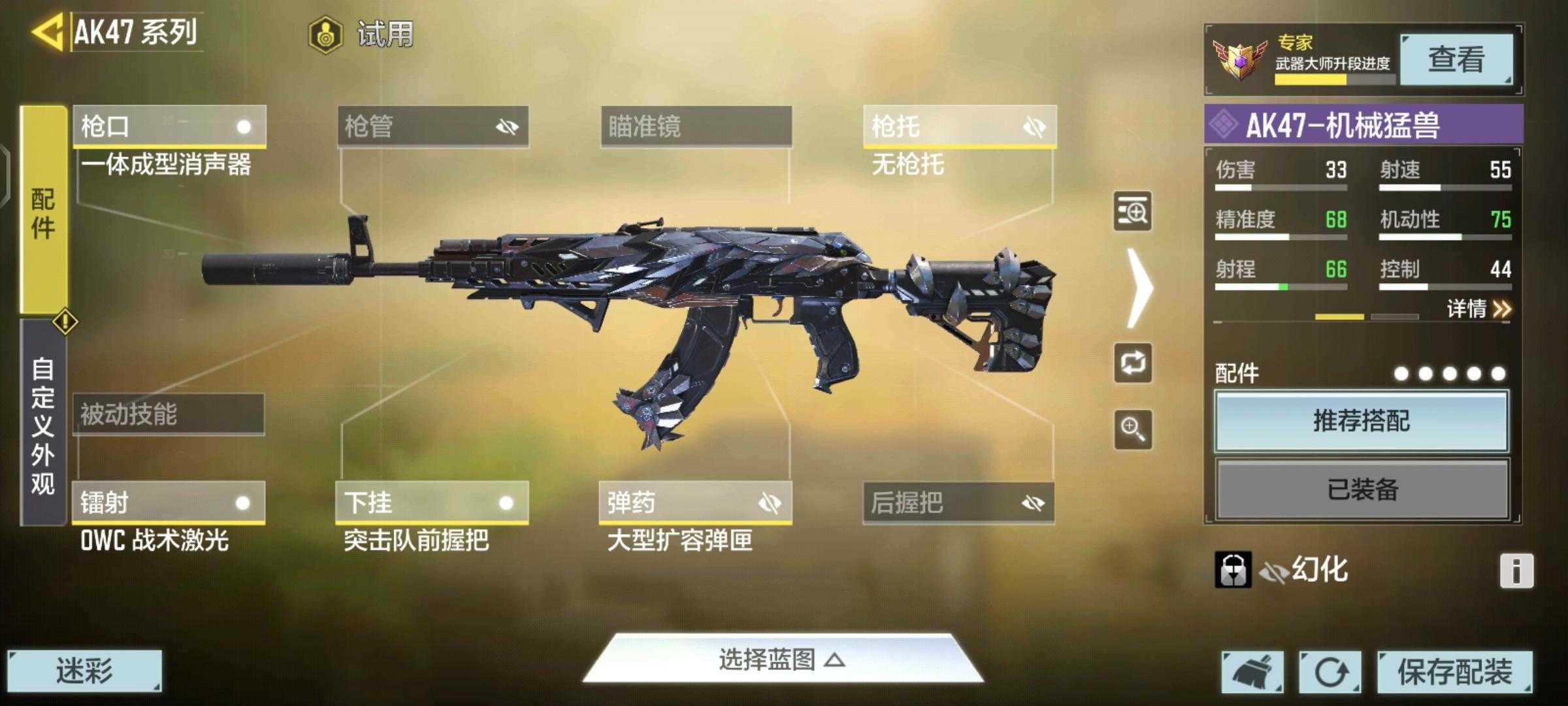Go back from AK47 系列 screen
Viewport: 1568px width, 706px height.
click(47, 31)
